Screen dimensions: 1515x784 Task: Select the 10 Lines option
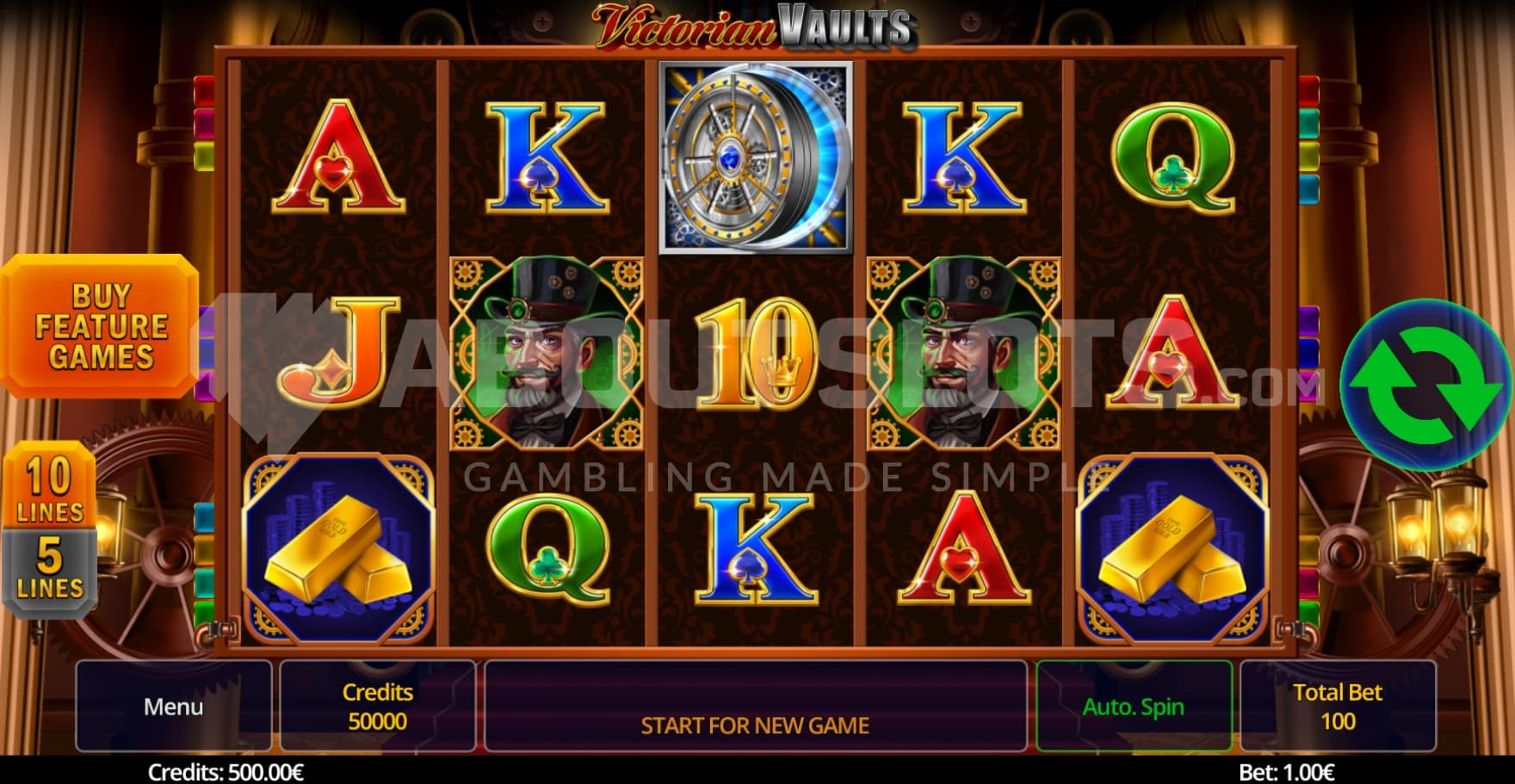coord(49,488)
